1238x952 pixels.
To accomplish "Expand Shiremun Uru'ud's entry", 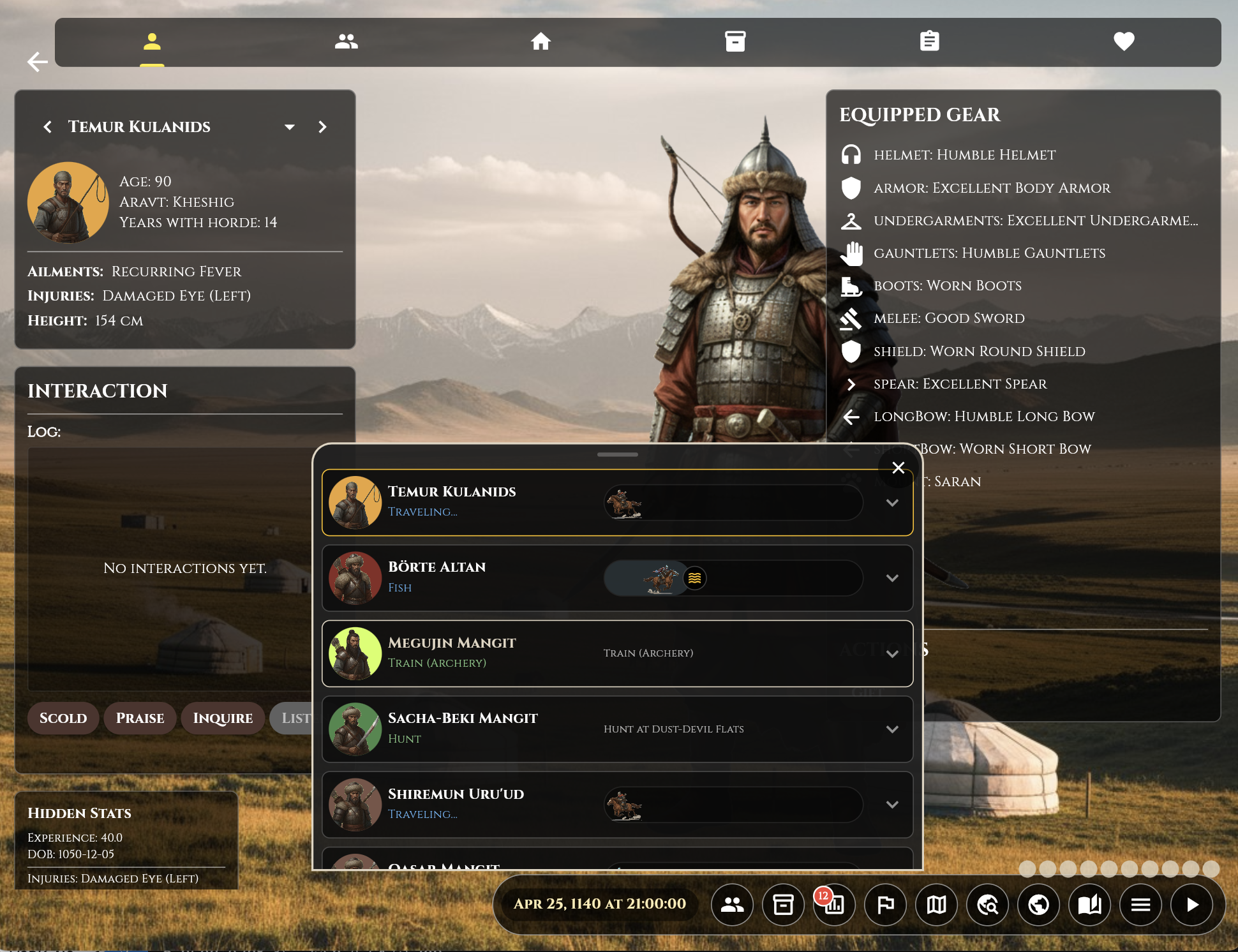I will 892,805.
